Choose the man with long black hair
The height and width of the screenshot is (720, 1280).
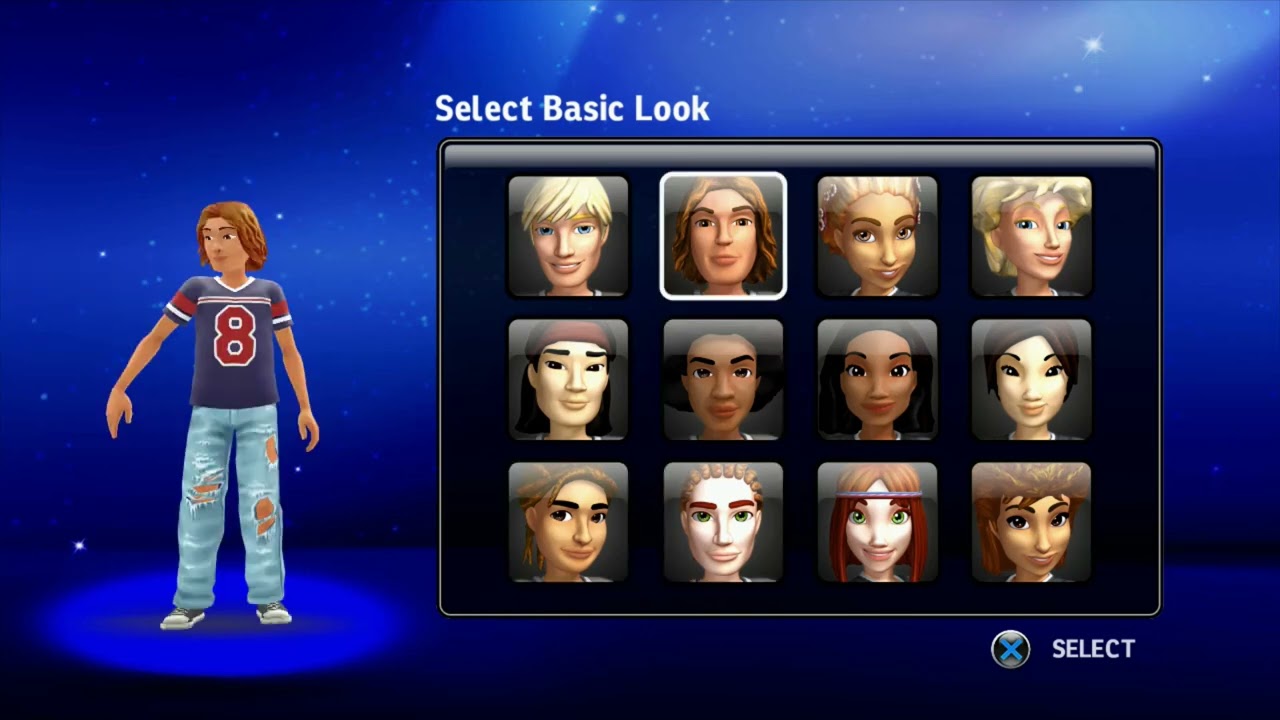pyautogui.click(x=569, y=379)
